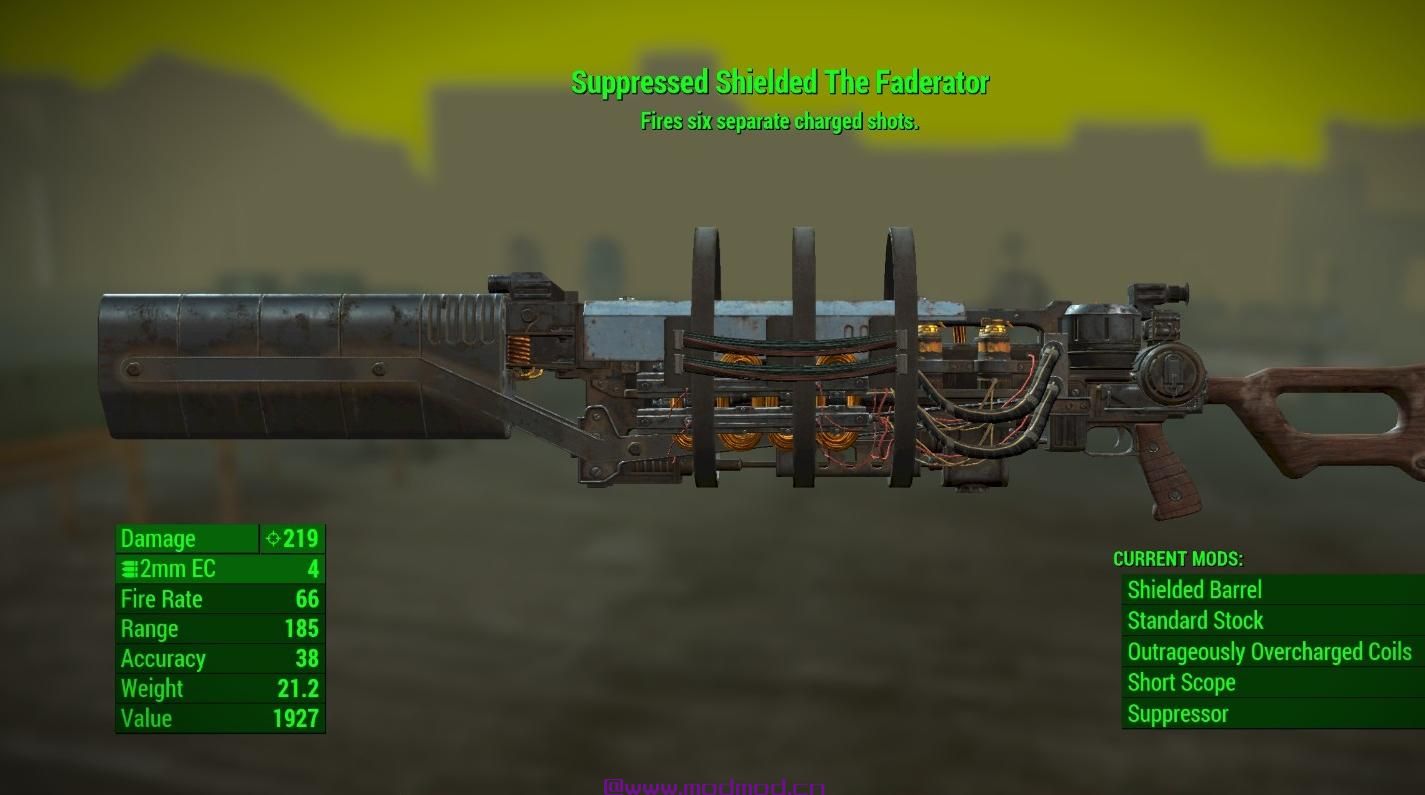Screen dimensions: 1425x795
Task: Click the weapon title Suppressed Shielded The Faderator
Action: tap(779, 84)
